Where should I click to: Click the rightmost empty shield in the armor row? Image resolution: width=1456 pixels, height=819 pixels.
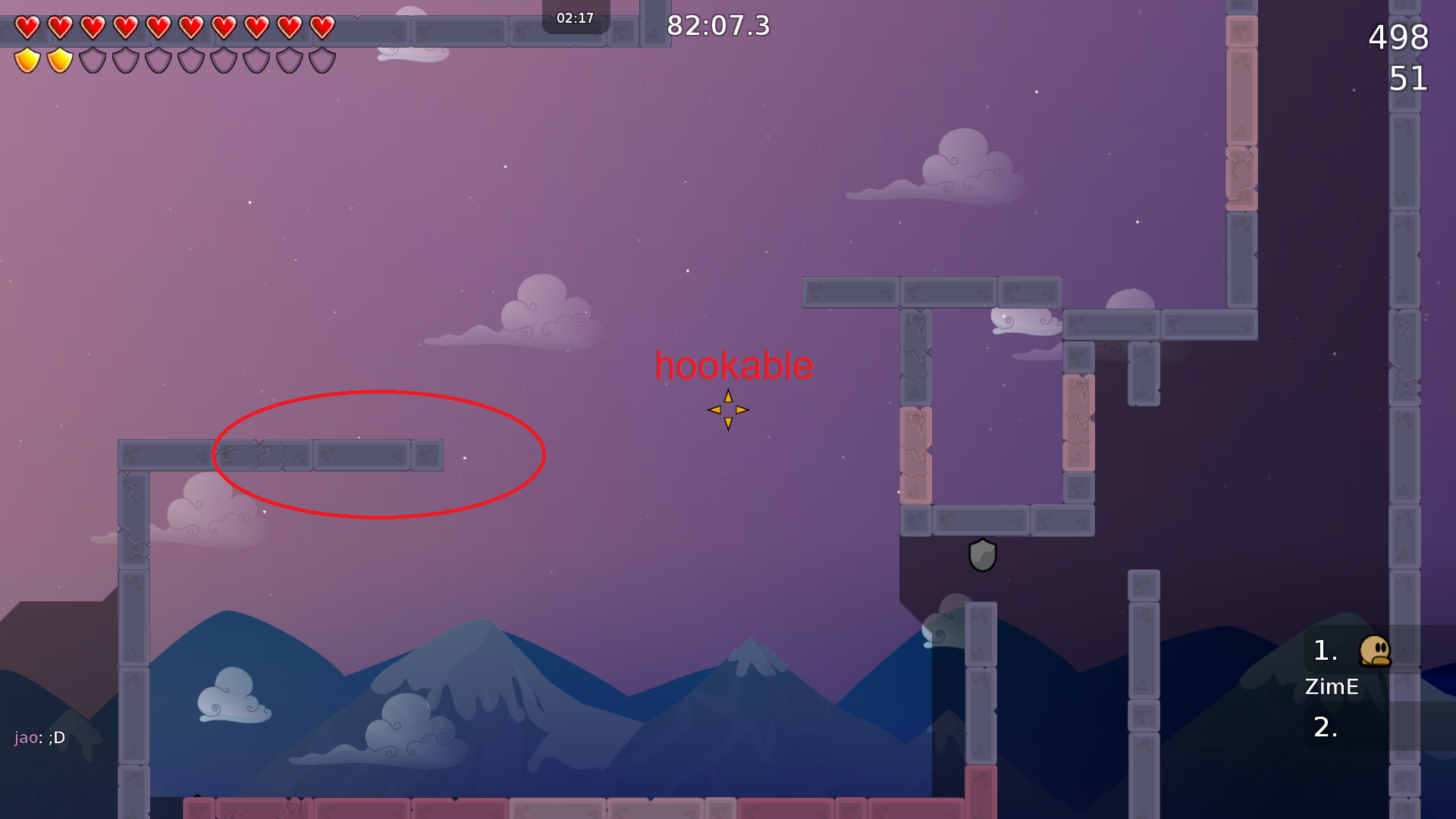pos(322,59)
